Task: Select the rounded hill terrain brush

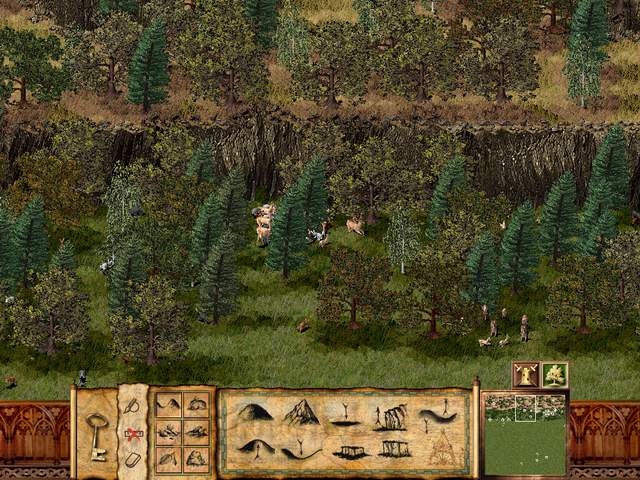Action: (x=254, y=412)
